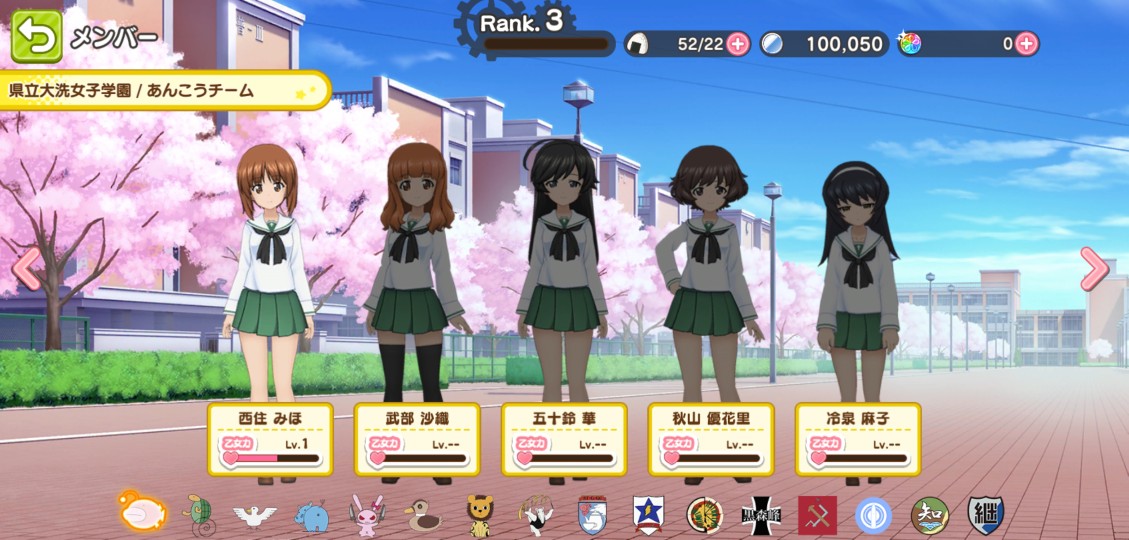Go back using the green arrow button
1129x540 pixels.
coord(37,37)
